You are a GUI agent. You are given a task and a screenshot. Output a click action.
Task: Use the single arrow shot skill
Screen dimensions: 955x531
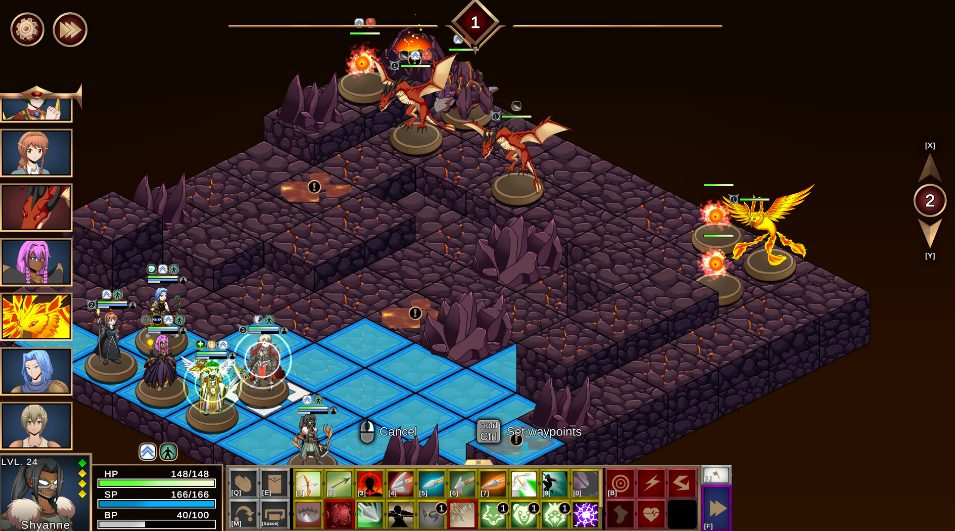(x=339, y=485)
